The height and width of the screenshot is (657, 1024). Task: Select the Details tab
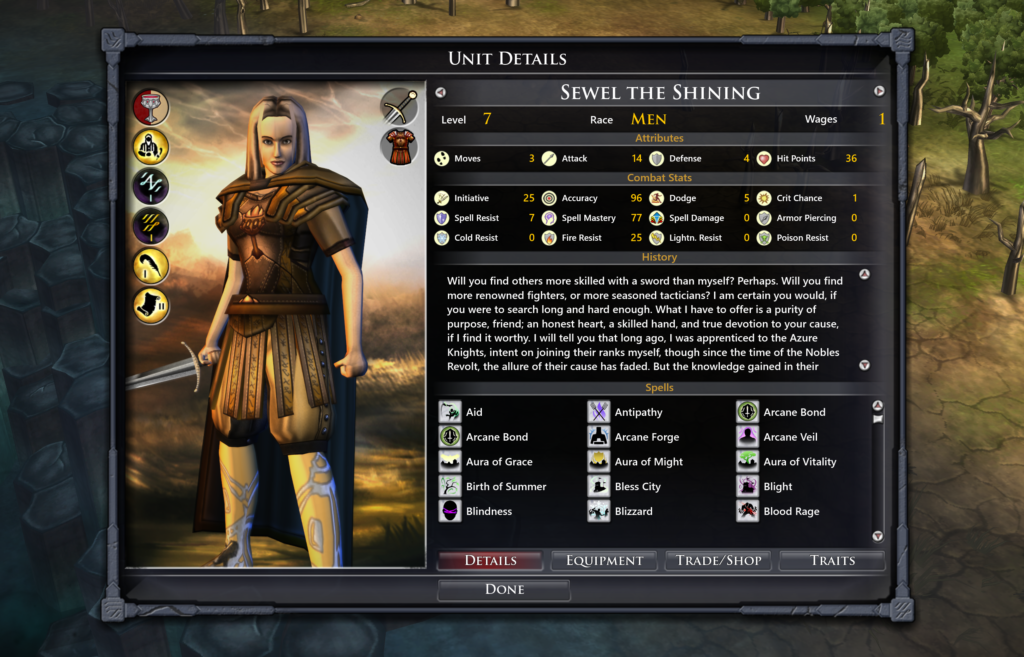tap(490, 561)
